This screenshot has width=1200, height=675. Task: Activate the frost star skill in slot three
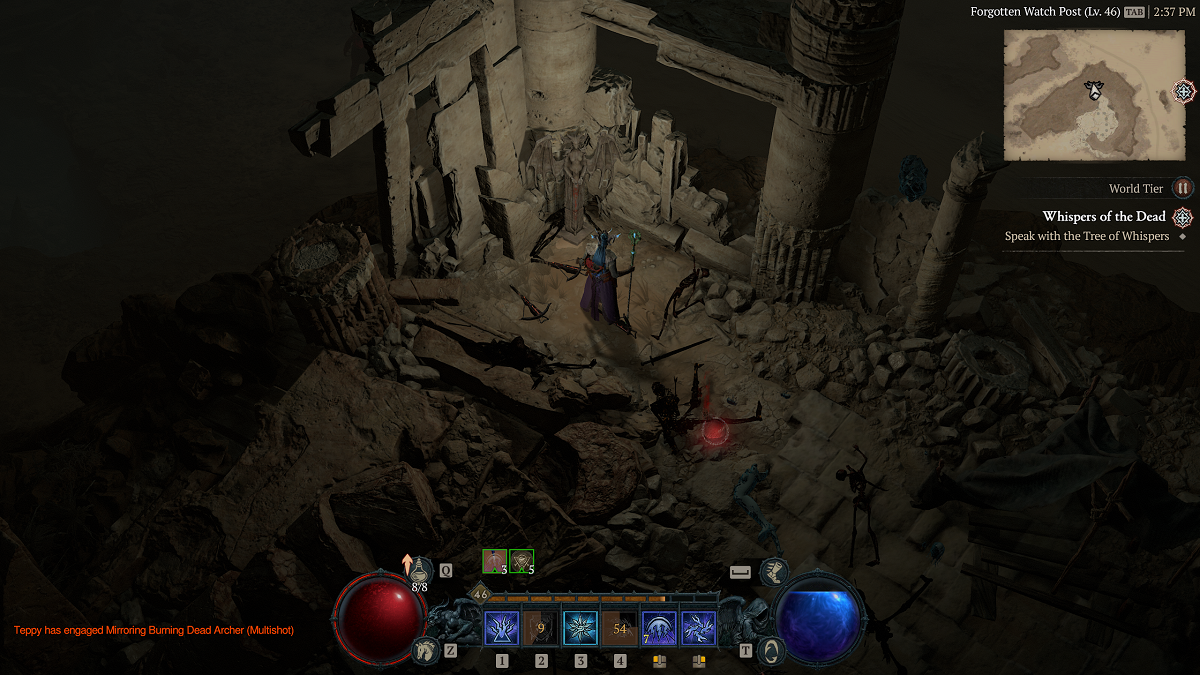point(580,629)
